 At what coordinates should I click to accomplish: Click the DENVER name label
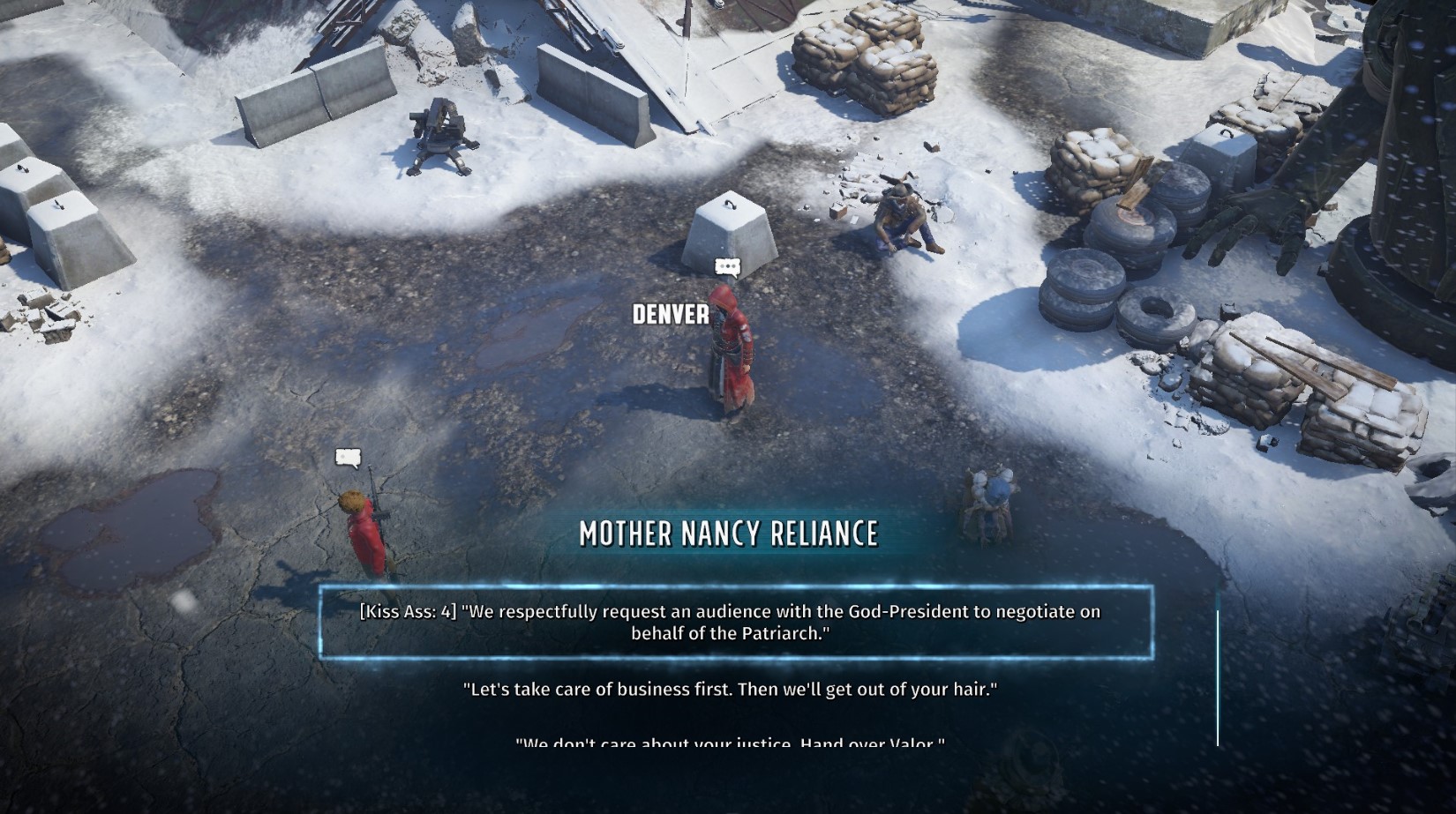tap(669, 313)
